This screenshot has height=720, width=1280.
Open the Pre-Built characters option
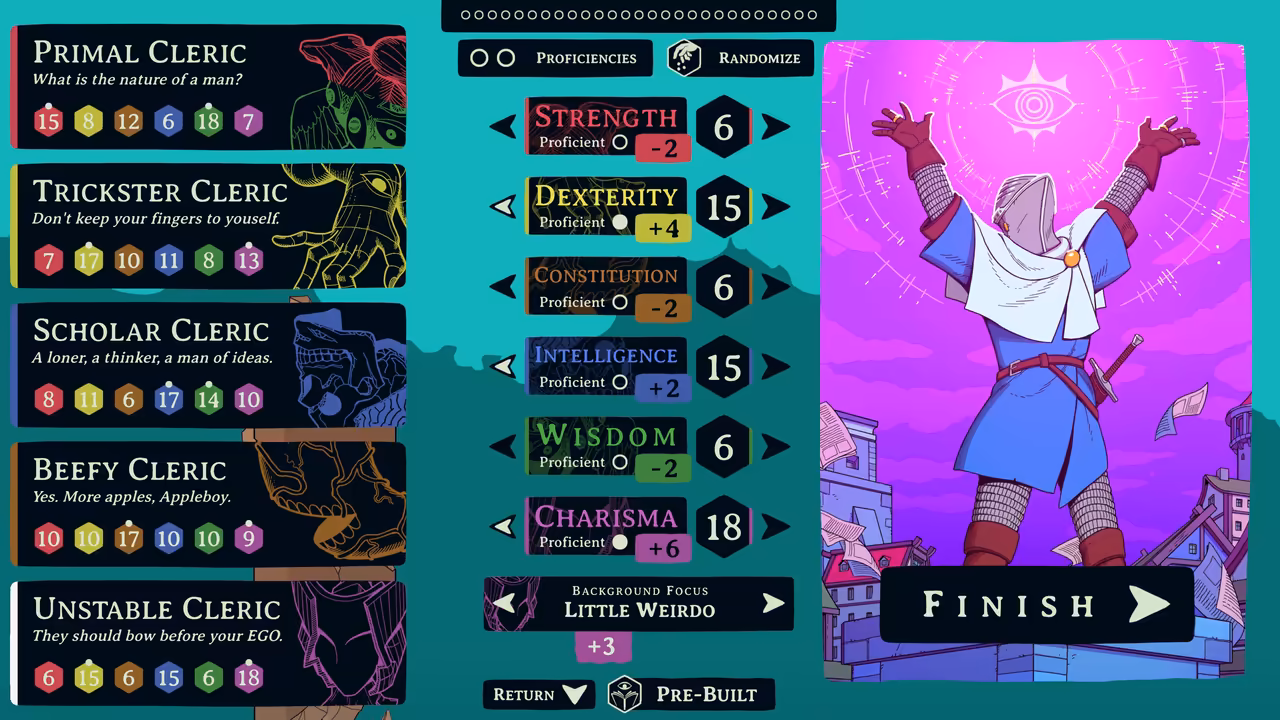(690, 695)
